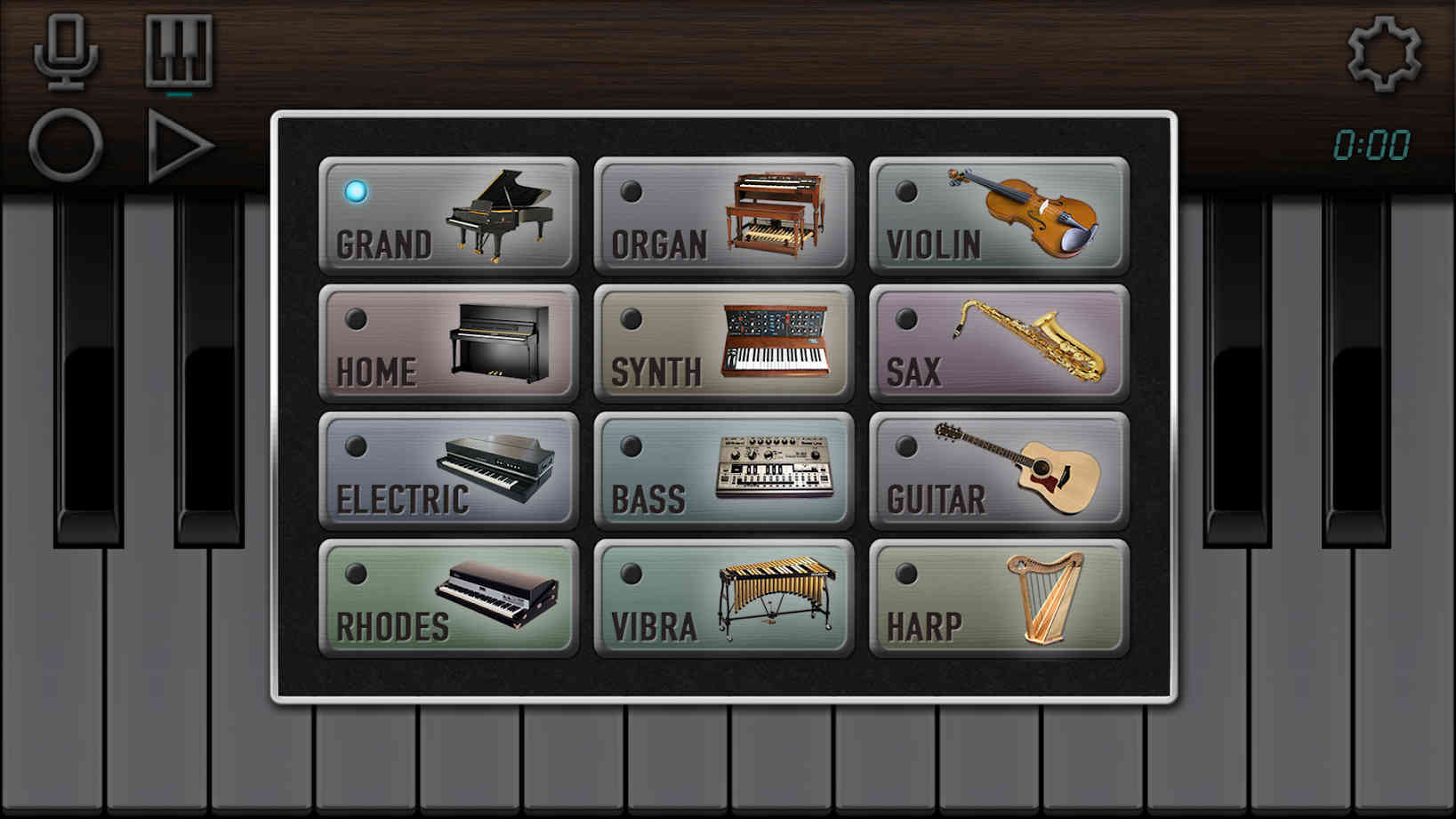This screenshot has width=1456, height=819.
Task: Switch to the Guitar sound
Action: tap(999, 470)
